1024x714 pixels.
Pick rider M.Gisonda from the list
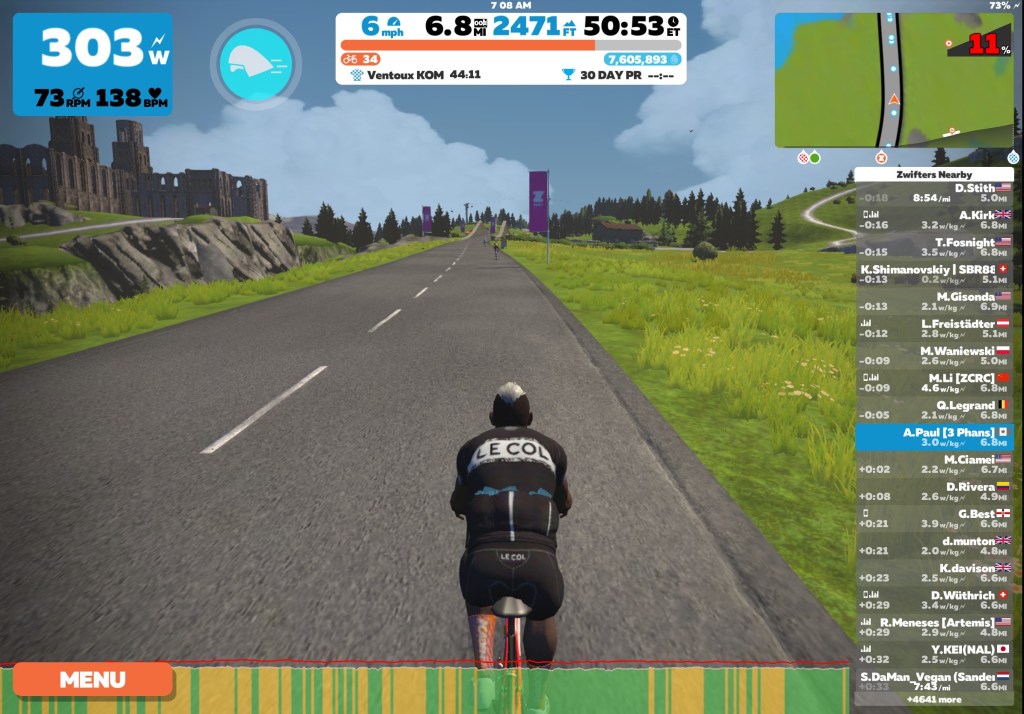[x=934, y=301]
